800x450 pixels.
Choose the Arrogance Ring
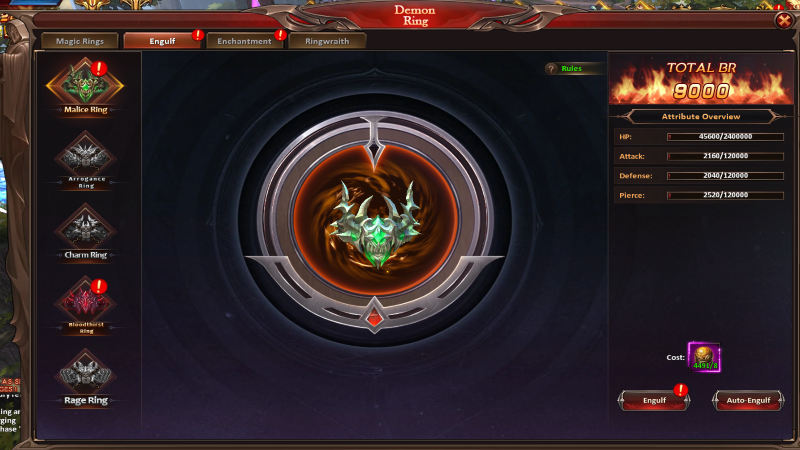click(85, 158)
